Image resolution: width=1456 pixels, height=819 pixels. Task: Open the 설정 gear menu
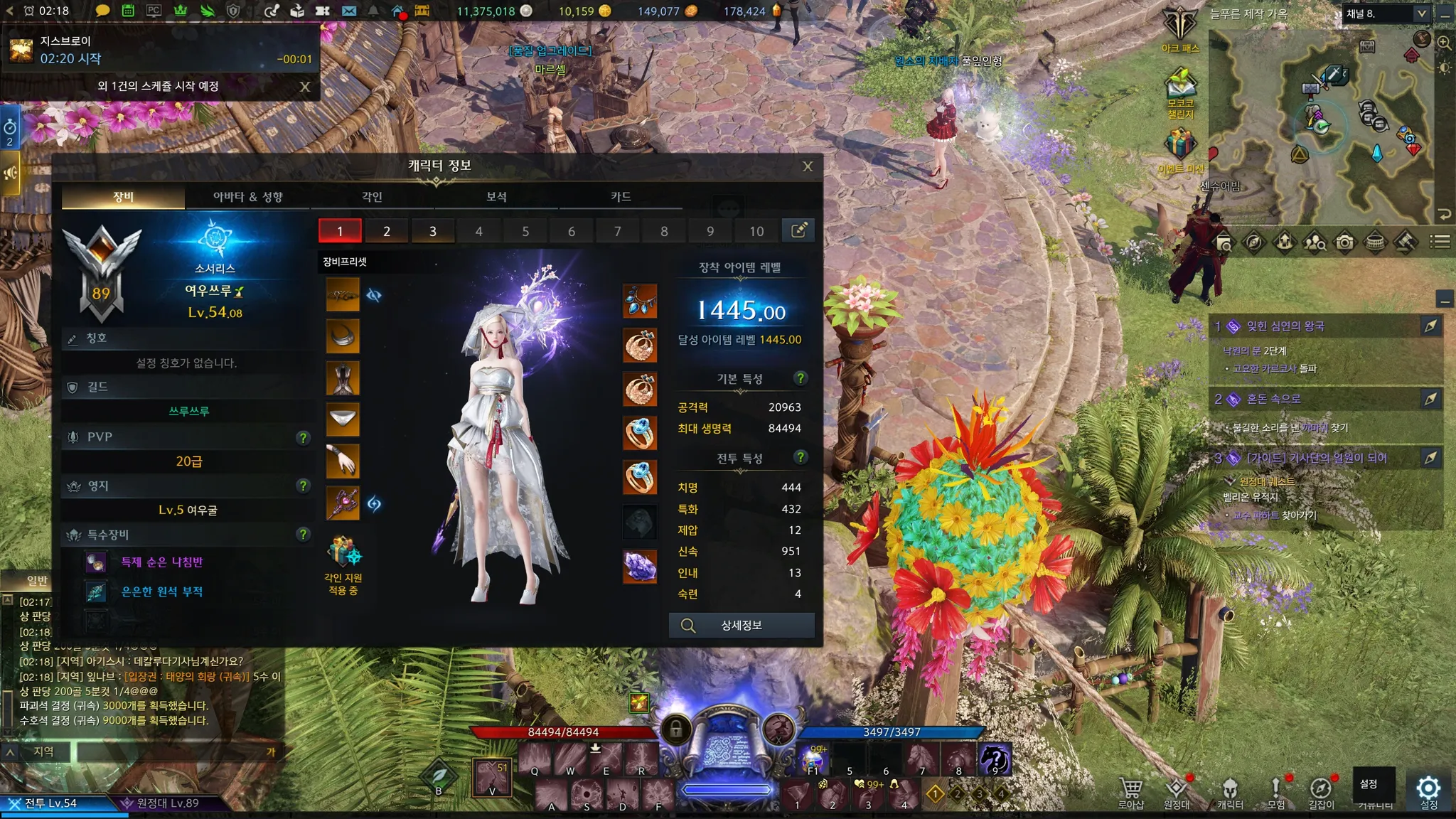pos(1428,789)
